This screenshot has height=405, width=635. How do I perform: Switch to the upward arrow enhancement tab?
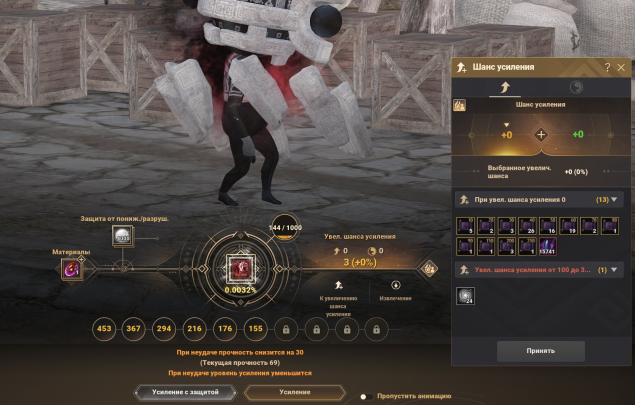[504, 88]
